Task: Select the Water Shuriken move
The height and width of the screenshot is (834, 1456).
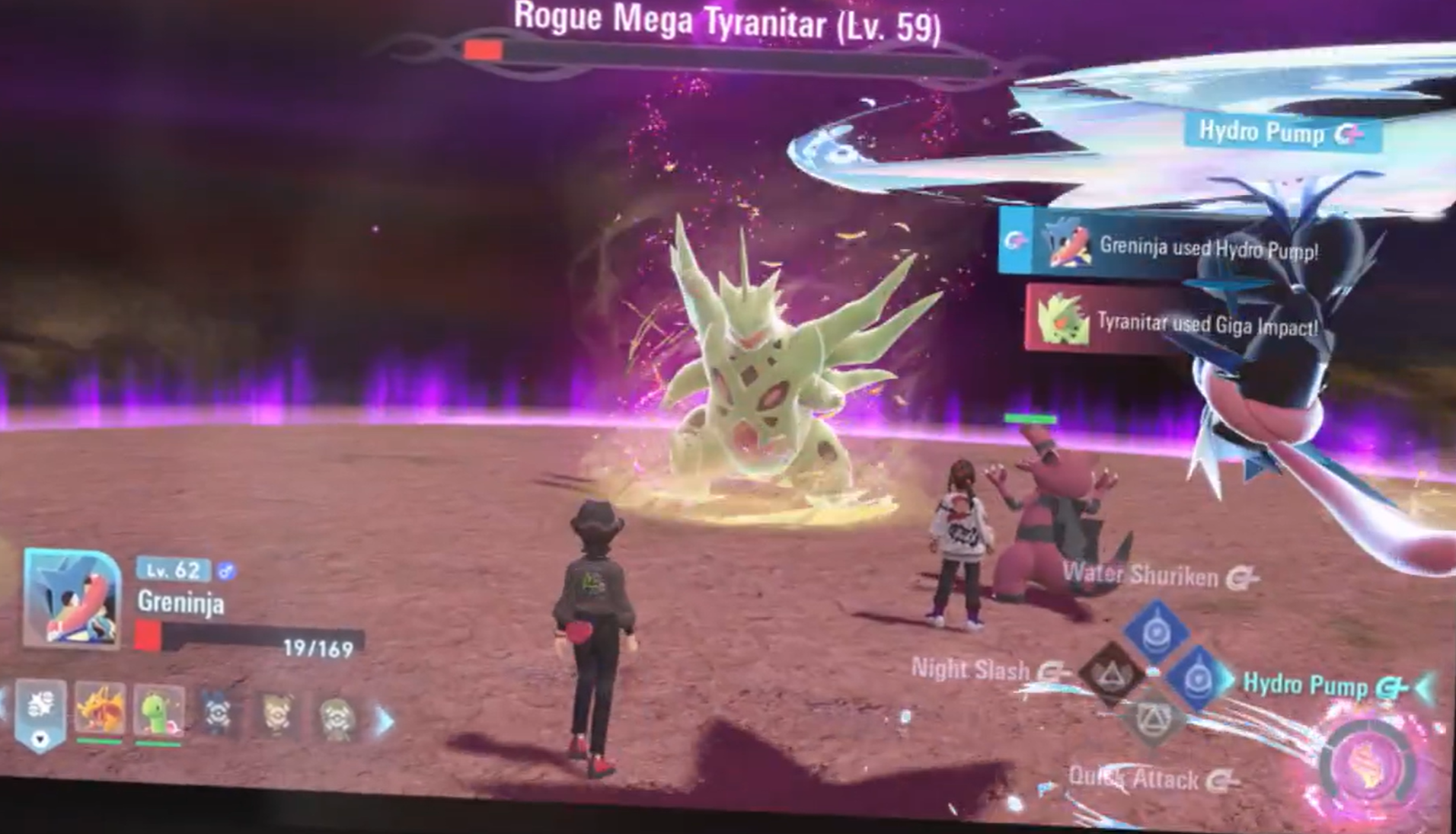Action: pos(1157,628)
